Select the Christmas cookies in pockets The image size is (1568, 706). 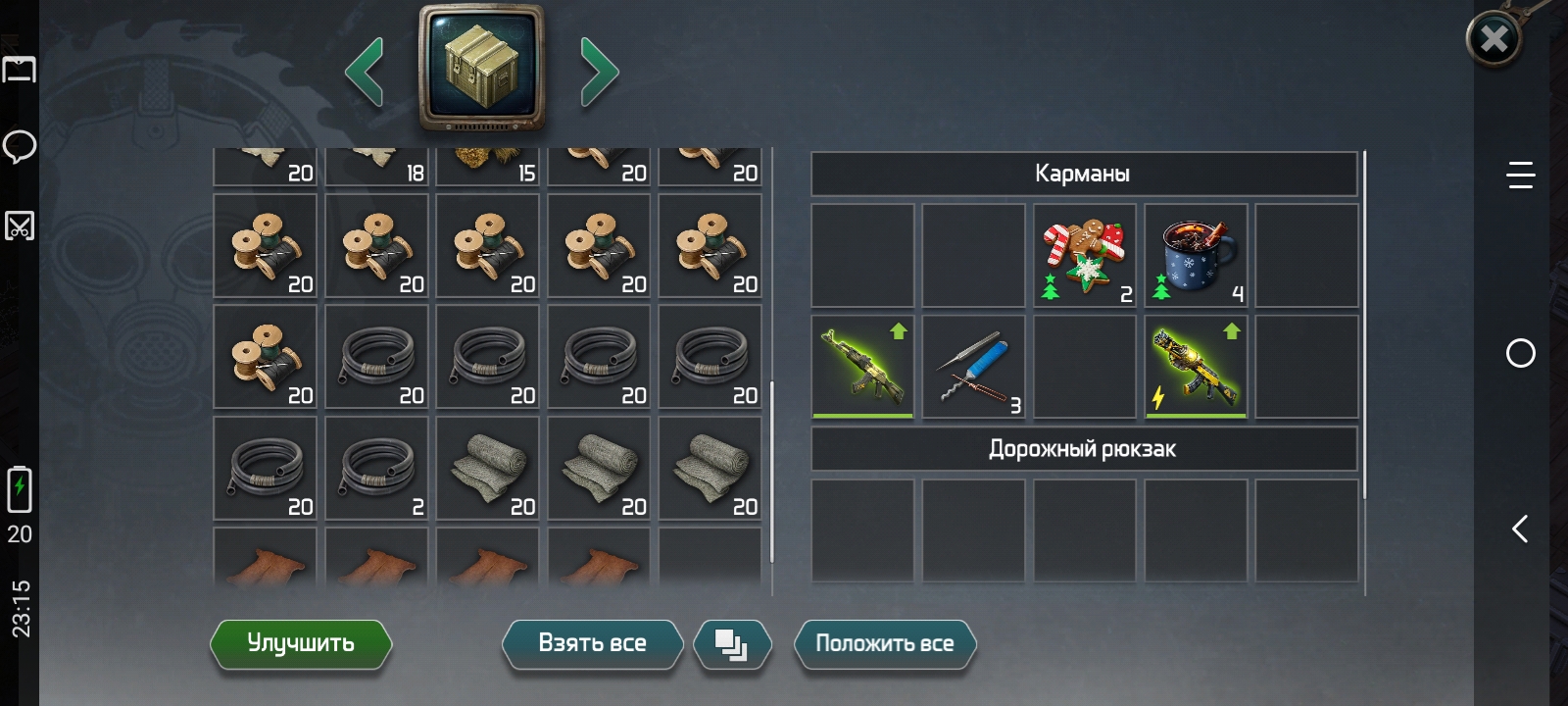coord(1084,255)
